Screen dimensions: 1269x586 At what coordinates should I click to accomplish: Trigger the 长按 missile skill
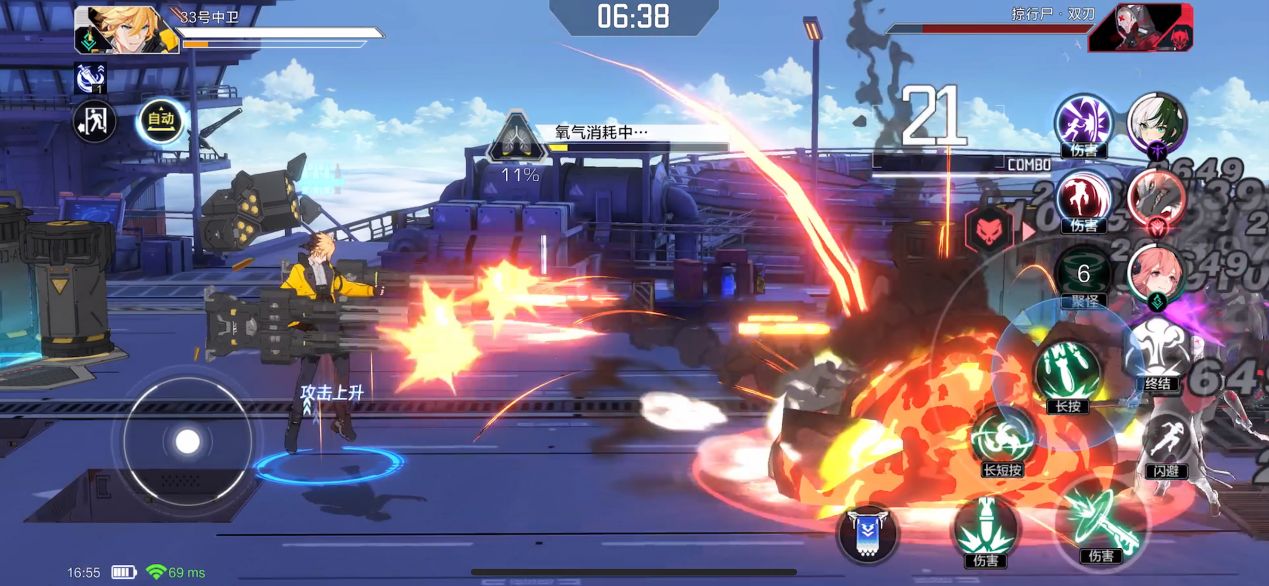point(1067,372)
